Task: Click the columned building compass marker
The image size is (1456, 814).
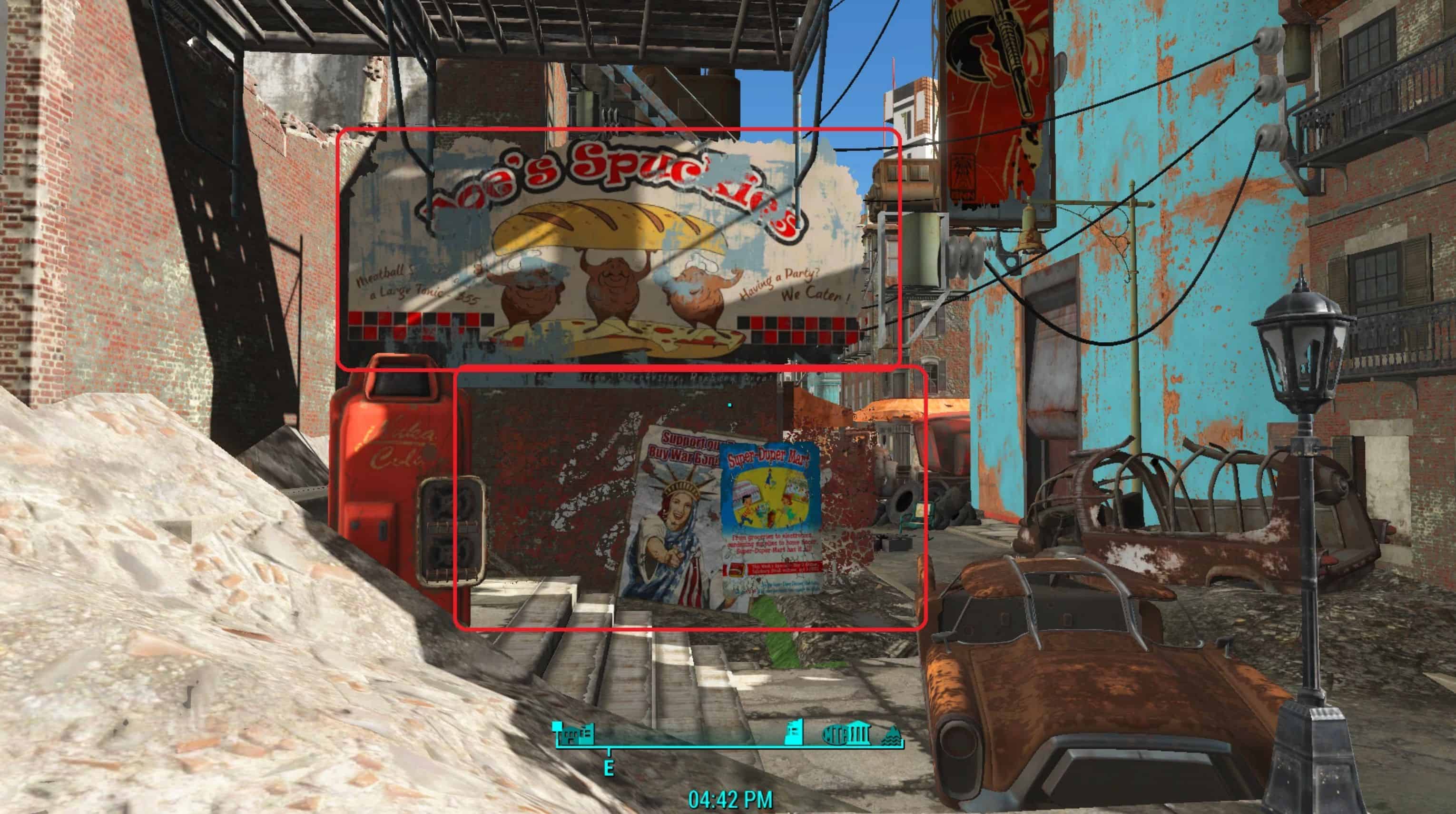Action: pyautogui.click(x=860, y=735)
